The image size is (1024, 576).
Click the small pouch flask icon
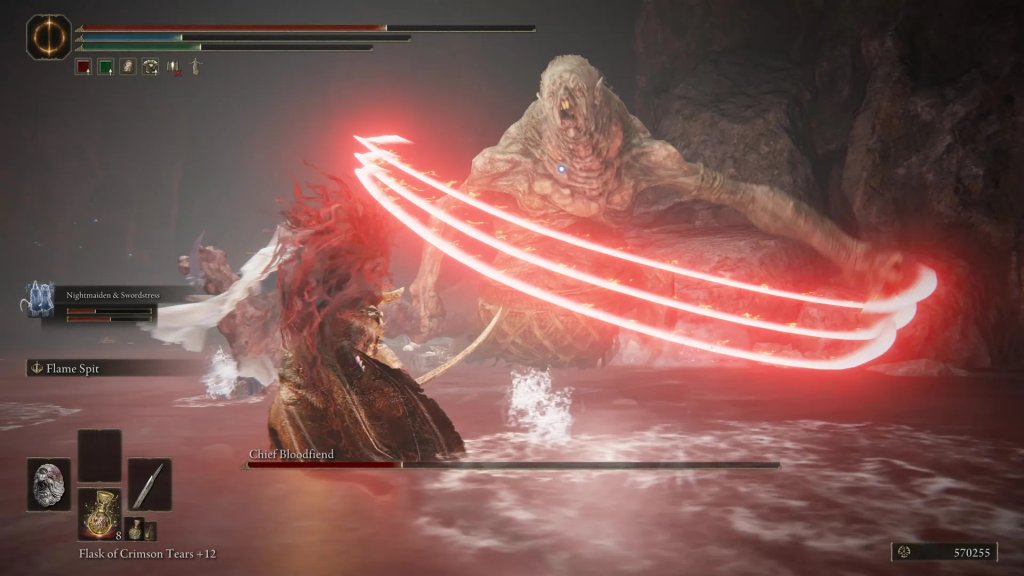point(134,529)
